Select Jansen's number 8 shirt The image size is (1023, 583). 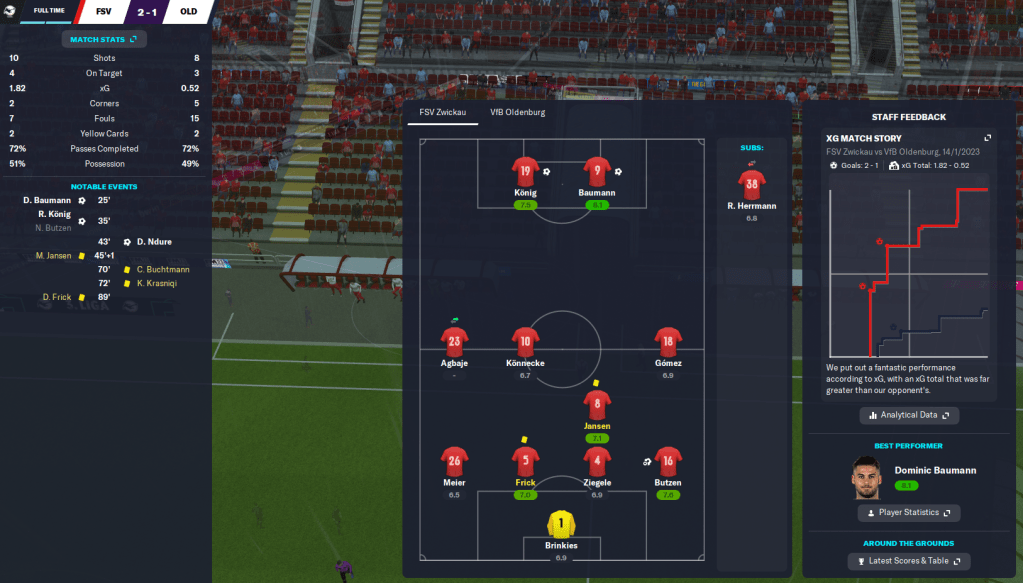click(597, 404)
